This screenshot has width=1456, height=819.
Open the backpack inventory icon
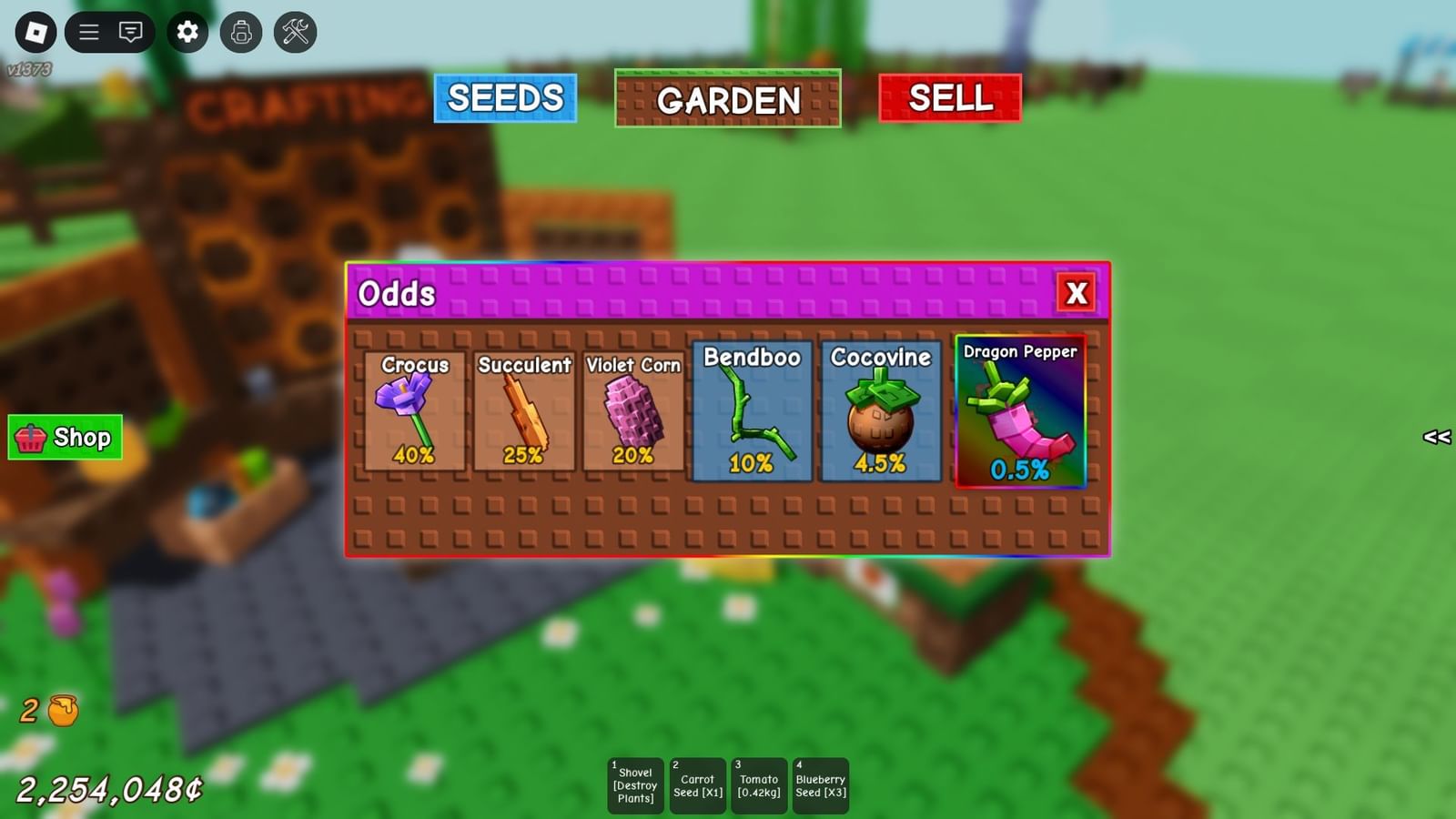(240, 32)
